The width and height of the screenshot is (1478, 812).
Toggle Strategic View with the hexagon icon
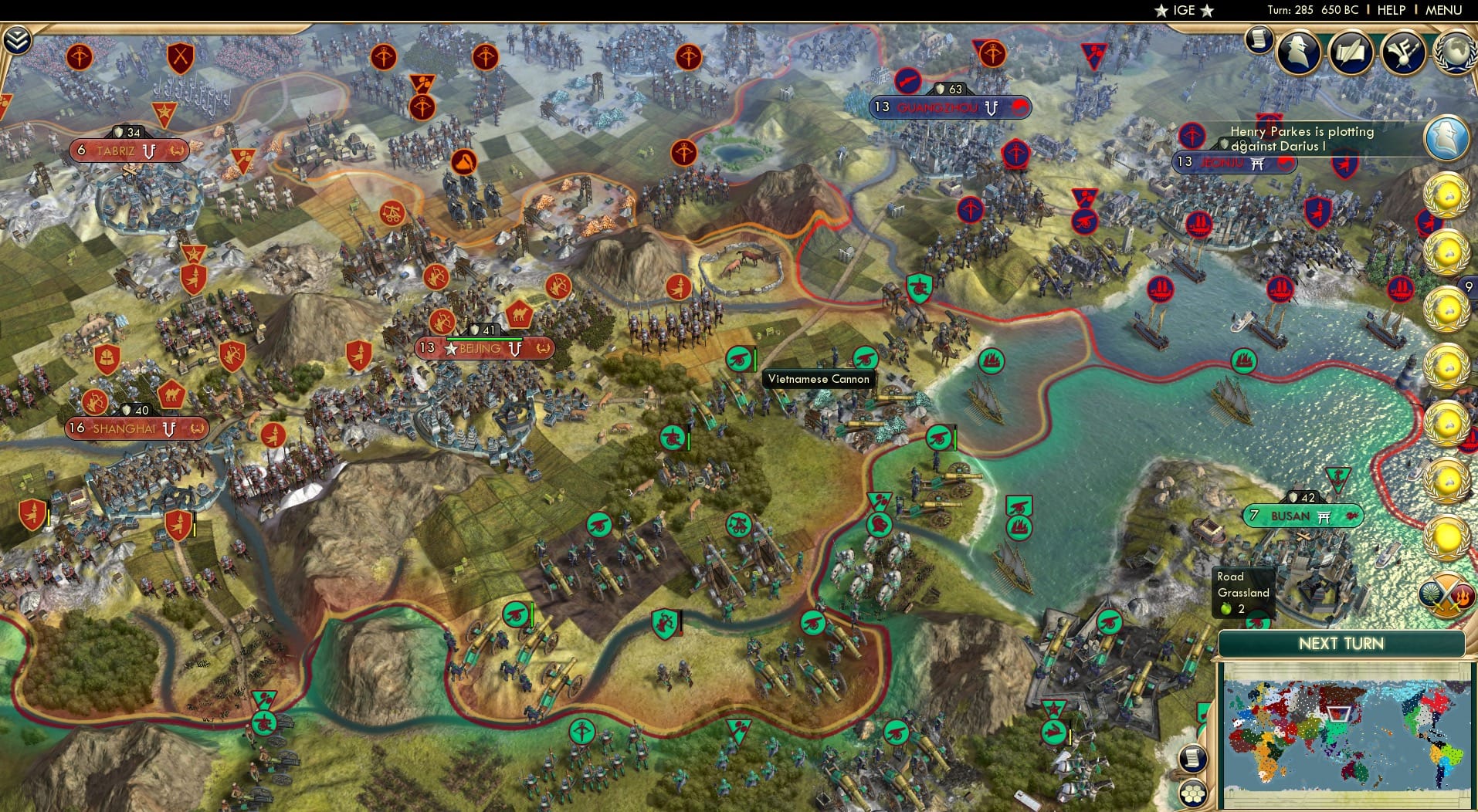pyautogui.click(x=1193, y=793)
